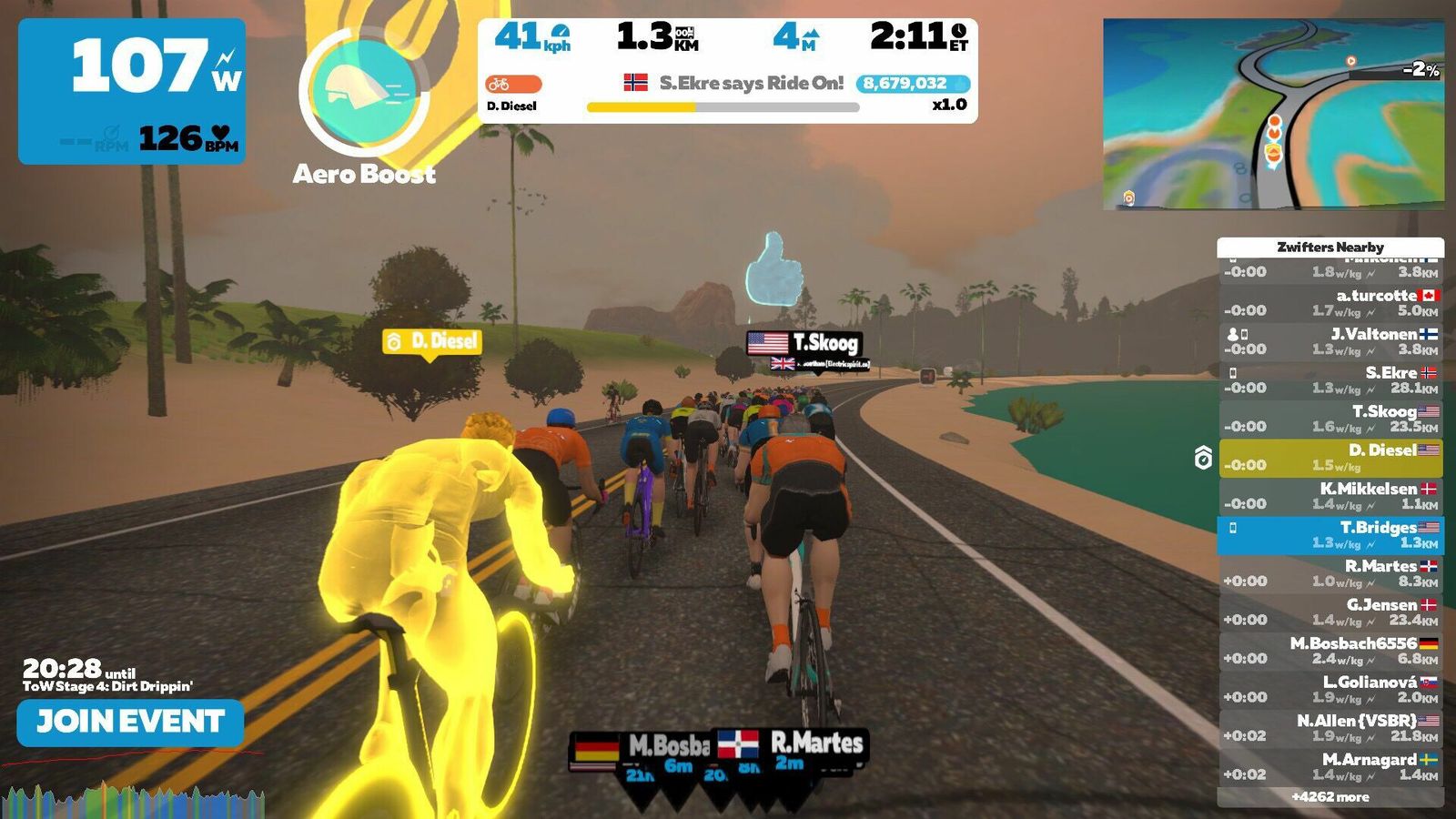This screenshot has height=819, width=1456.
Task: Activate the Aero Boost power-up
Action: 364,93
